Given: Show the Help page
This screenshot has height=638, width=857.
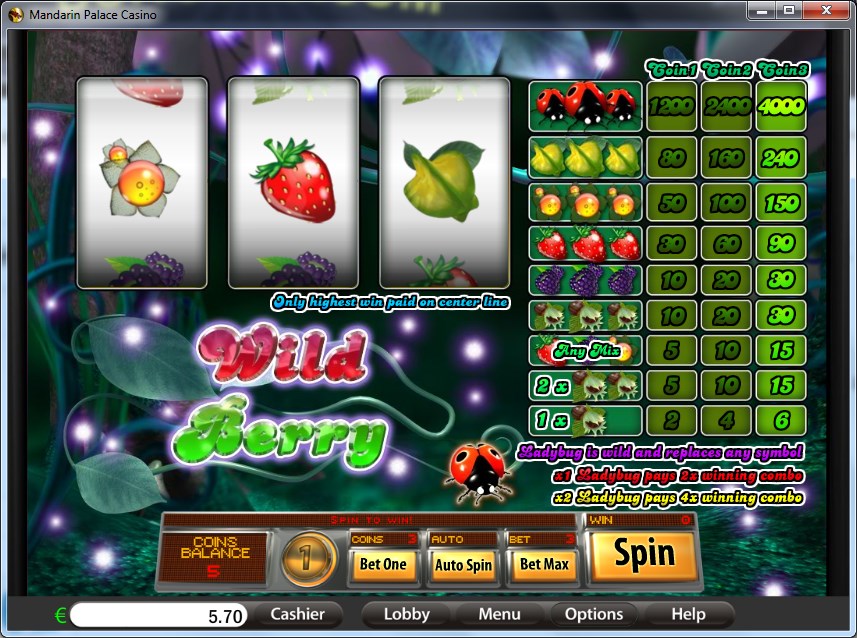Looking at the screenshot, I should point(688,614).
